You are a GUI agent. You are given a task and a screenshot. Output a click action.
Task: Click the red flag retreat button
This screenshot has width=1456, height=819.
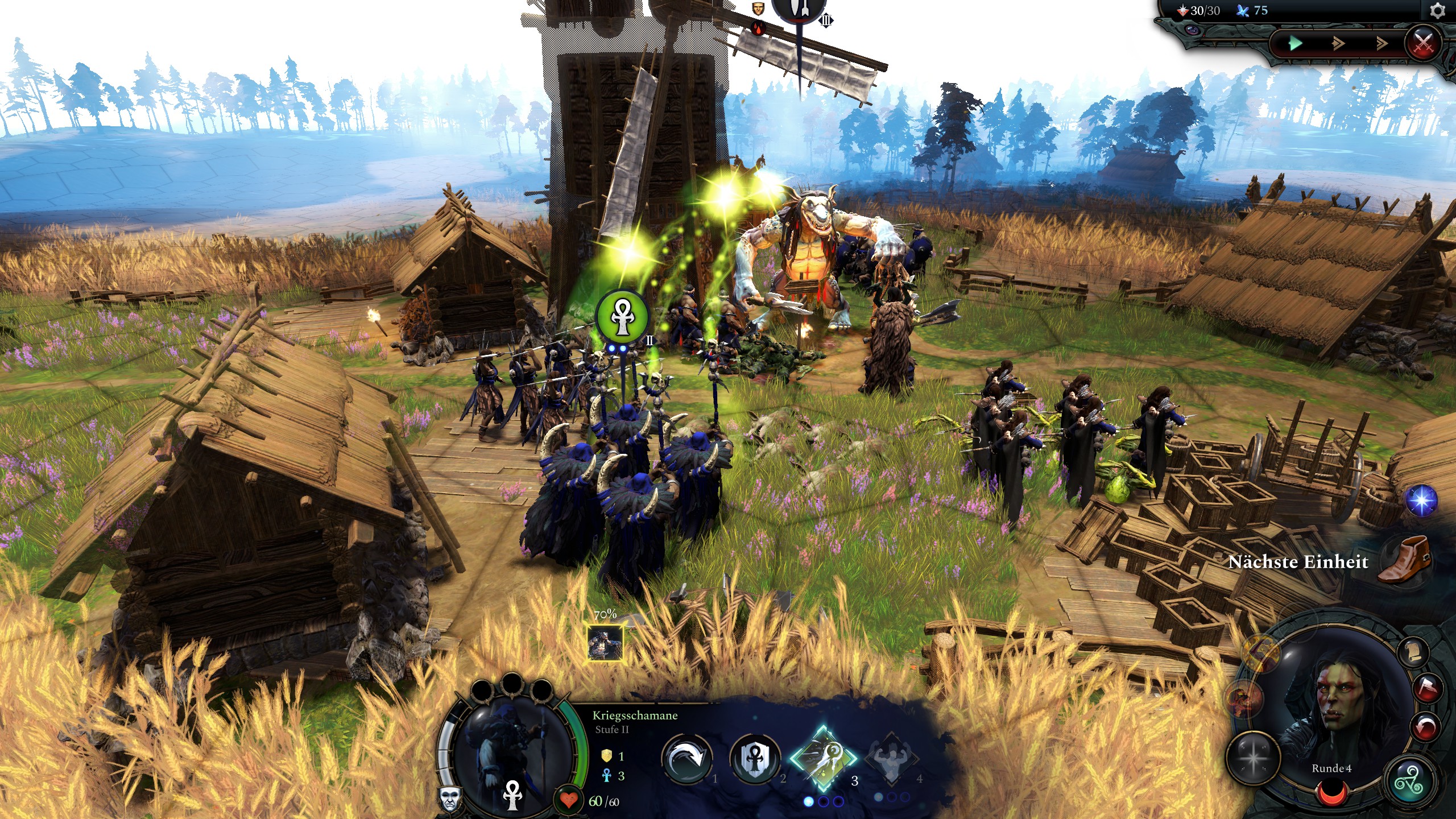[1428, 689]
